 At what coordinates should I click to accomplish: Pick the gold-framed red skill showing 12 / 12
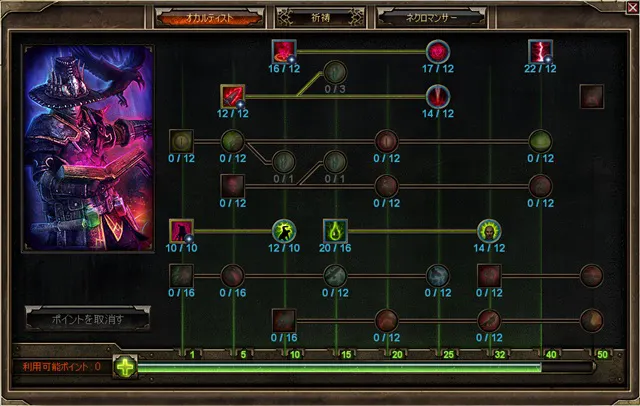coord(233,97)
